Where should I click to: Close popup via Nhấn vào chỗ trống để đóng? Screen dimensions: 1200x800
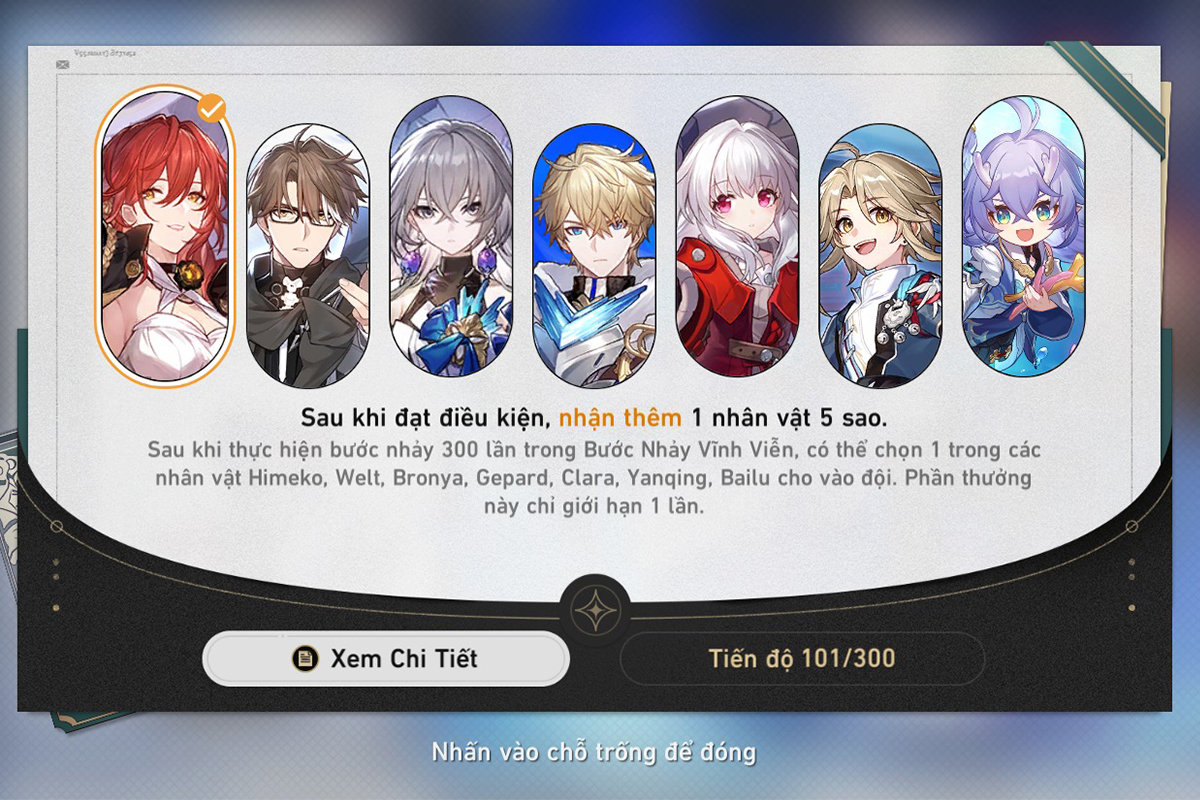[594, 752]
